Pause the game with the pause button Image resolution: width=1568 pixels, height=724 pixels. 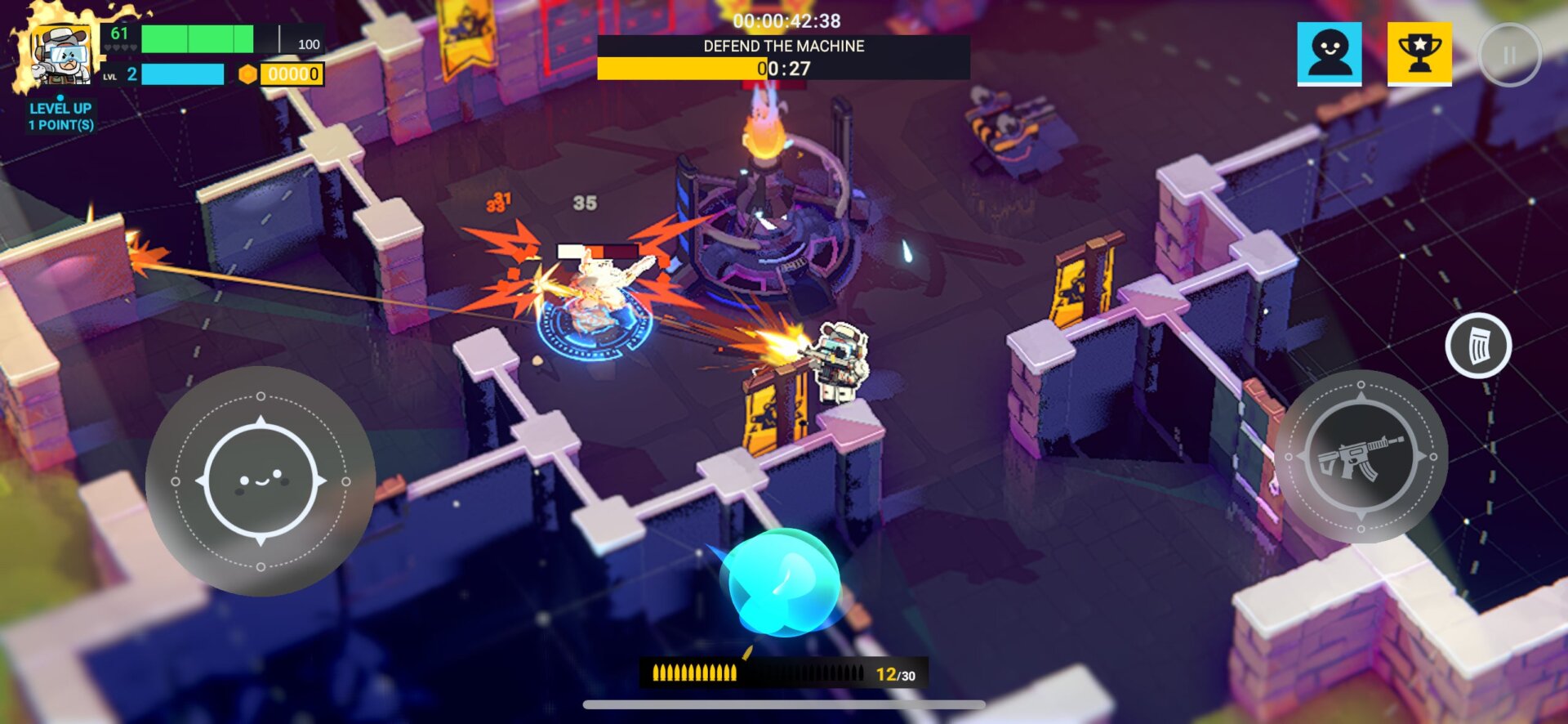point(1509,55)
